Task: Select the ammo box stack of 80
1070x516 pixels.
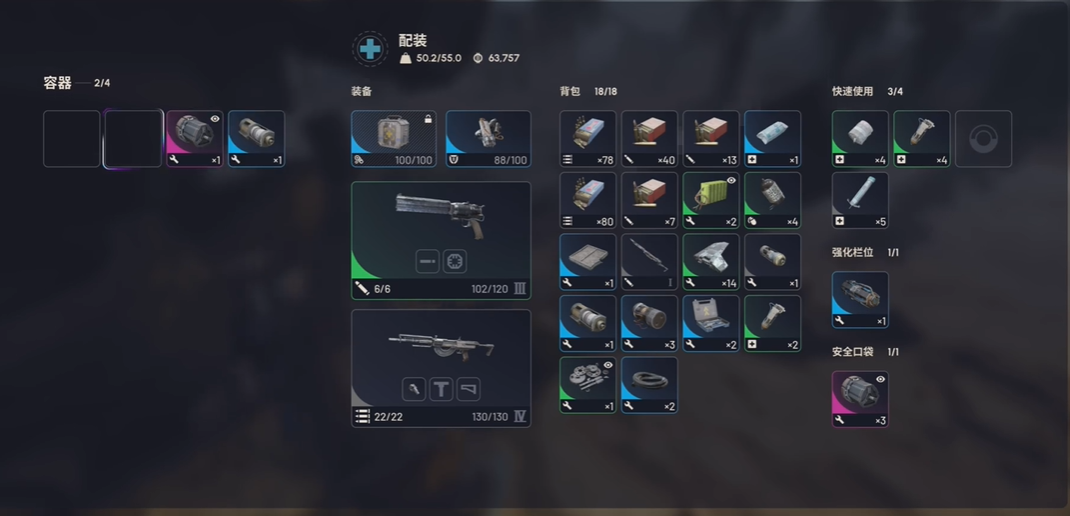Action: [588, 200]
